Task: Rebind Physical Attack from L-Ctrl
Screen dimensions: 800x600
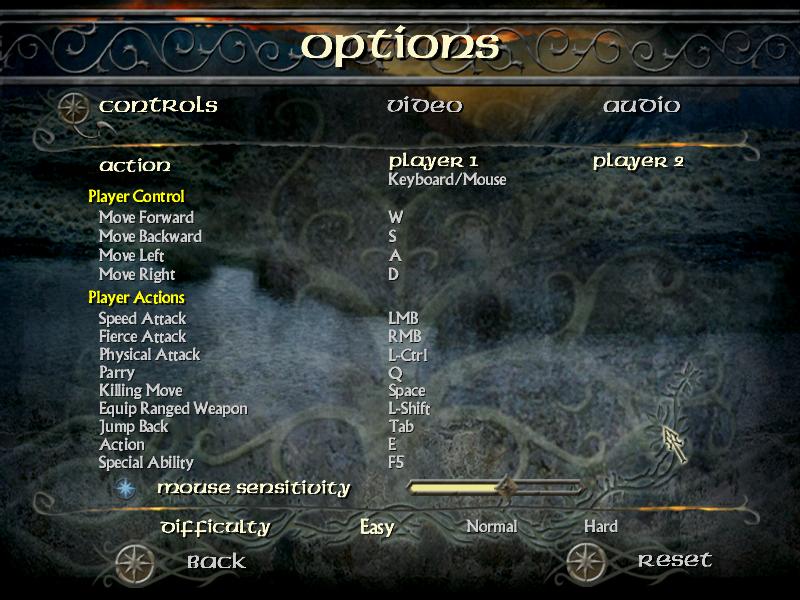Action: pyautogui.click(x=407, y=354)
